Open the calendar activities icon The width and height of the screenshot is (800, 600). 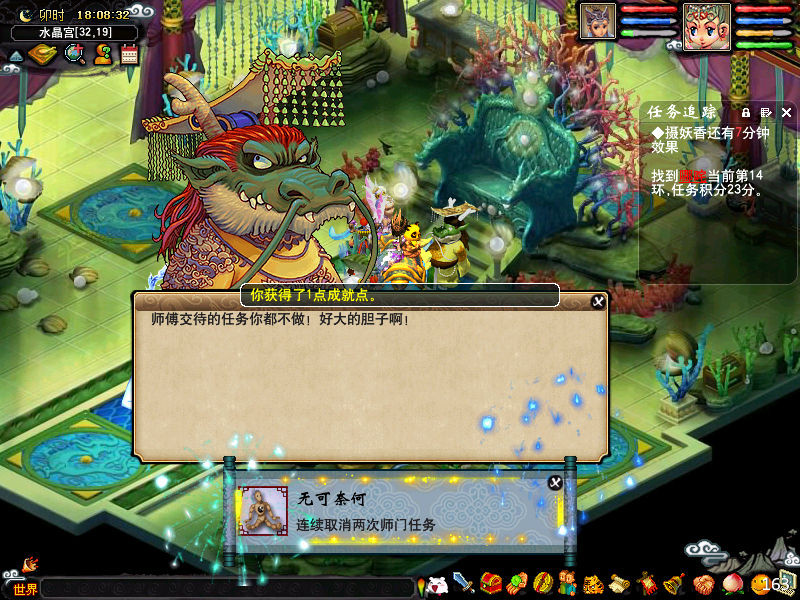pyautogui.click(x=128, y=55)
